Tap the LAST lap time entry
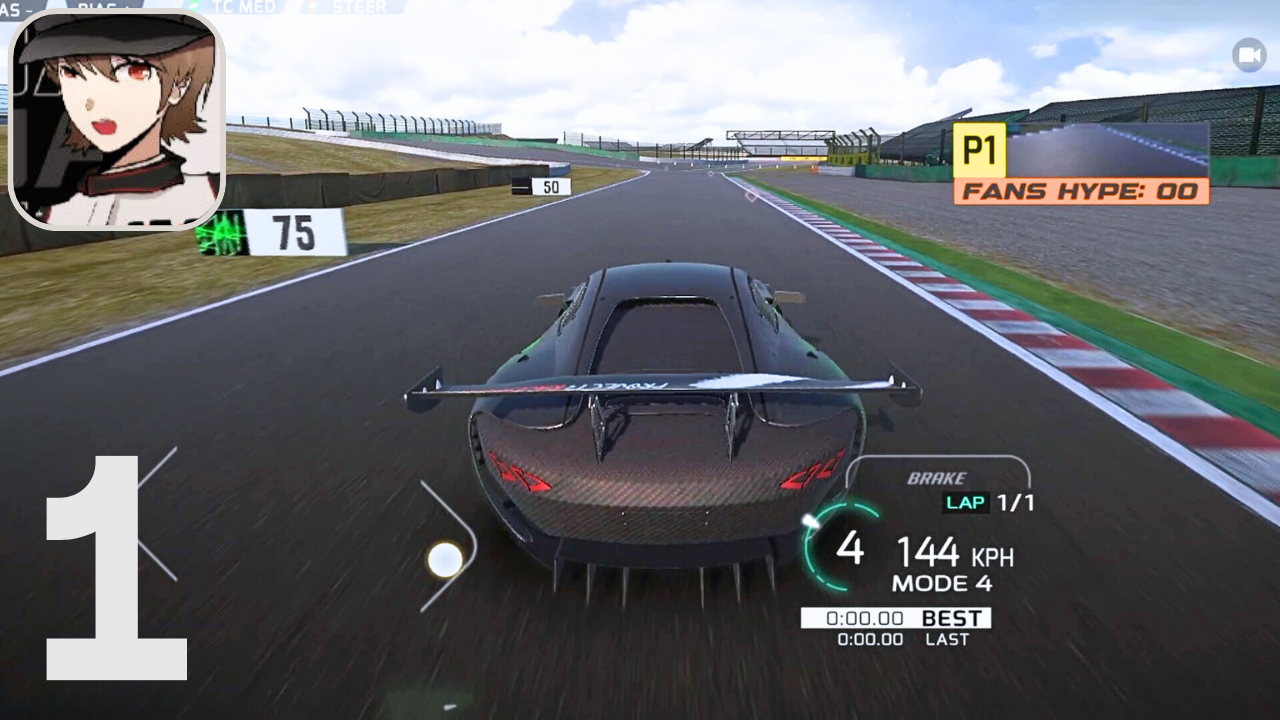The height and width of the screenshot is (720, 1280). [946, 641]
